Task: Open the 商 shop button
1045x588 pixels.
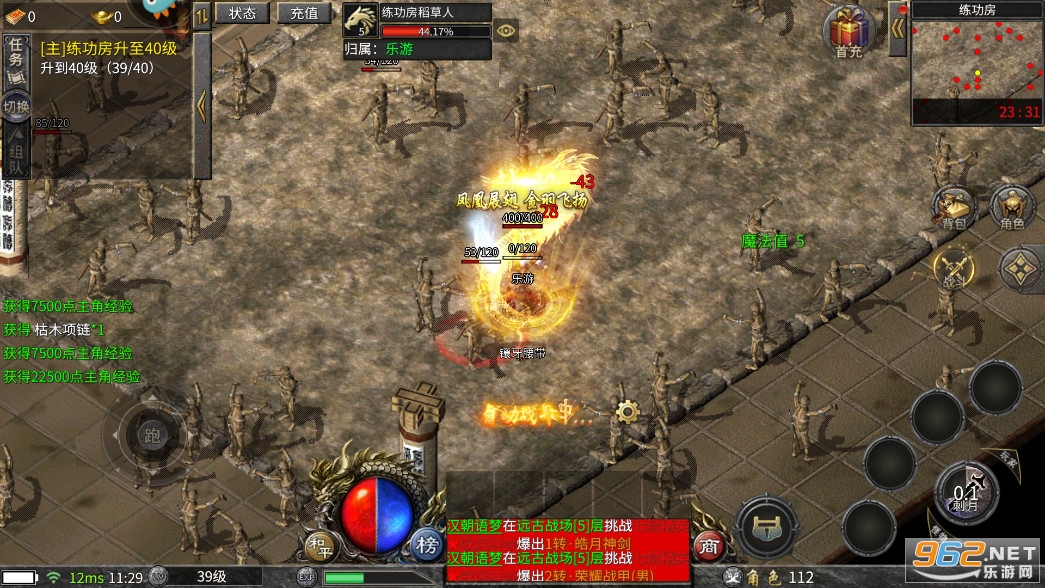Action: [707, 546]
